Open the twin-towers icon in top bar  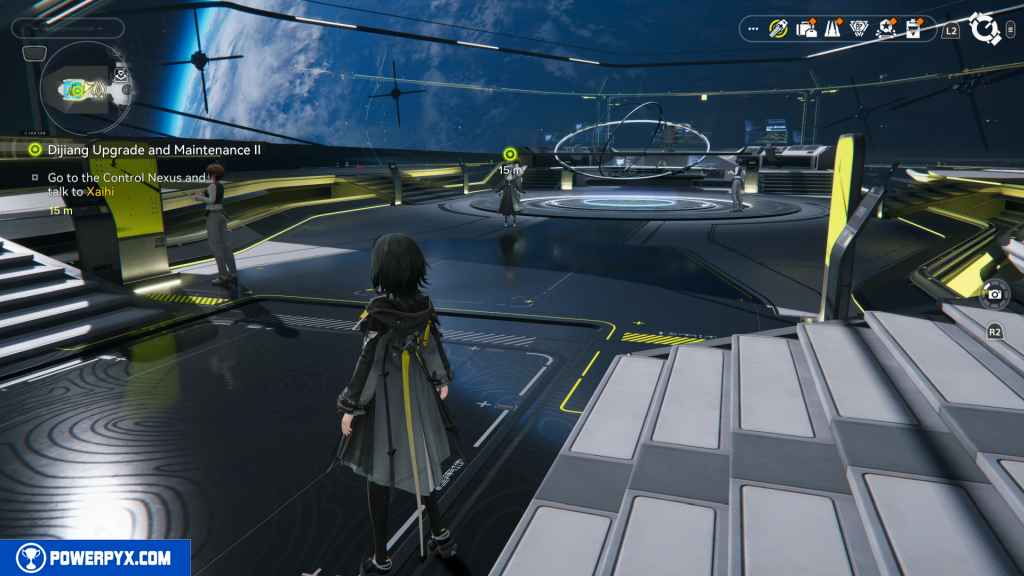point(832,29)
